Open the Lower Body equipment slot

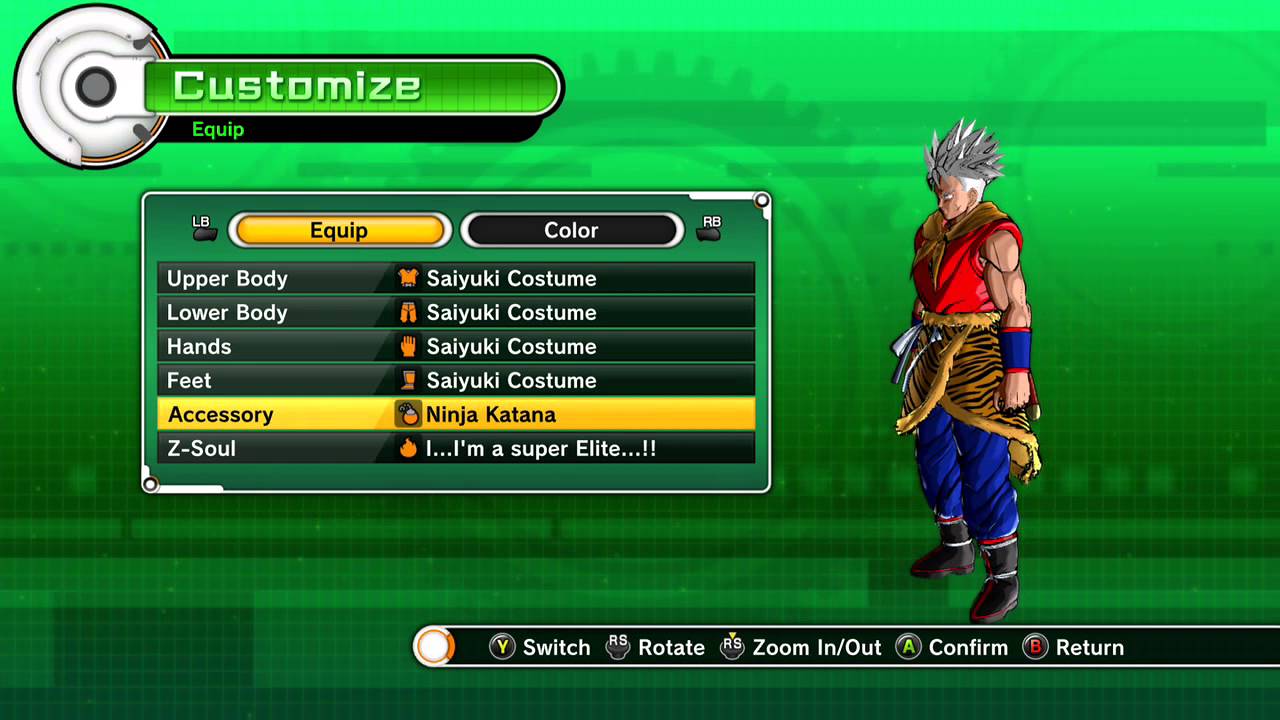tap(456, 312)
